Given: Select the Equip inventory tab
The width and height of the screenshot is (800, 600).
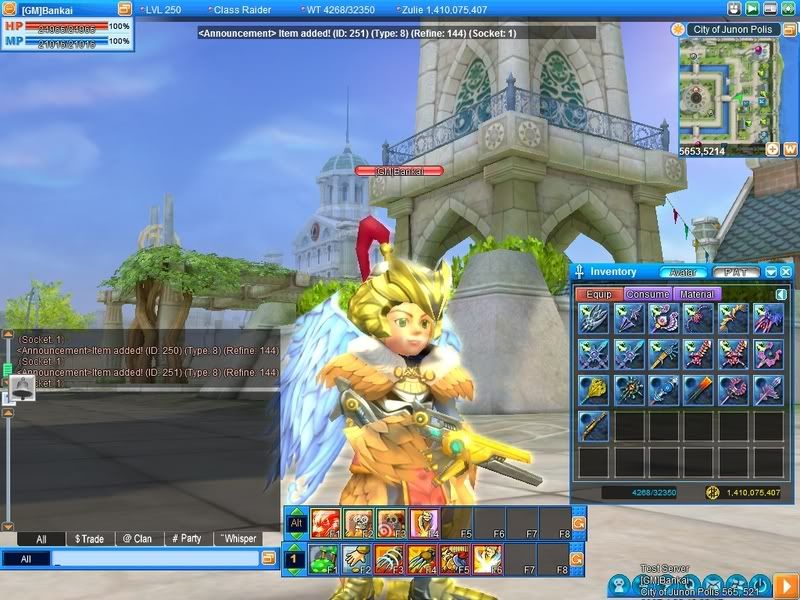Looking at the screenshot, I should (599, 295).
